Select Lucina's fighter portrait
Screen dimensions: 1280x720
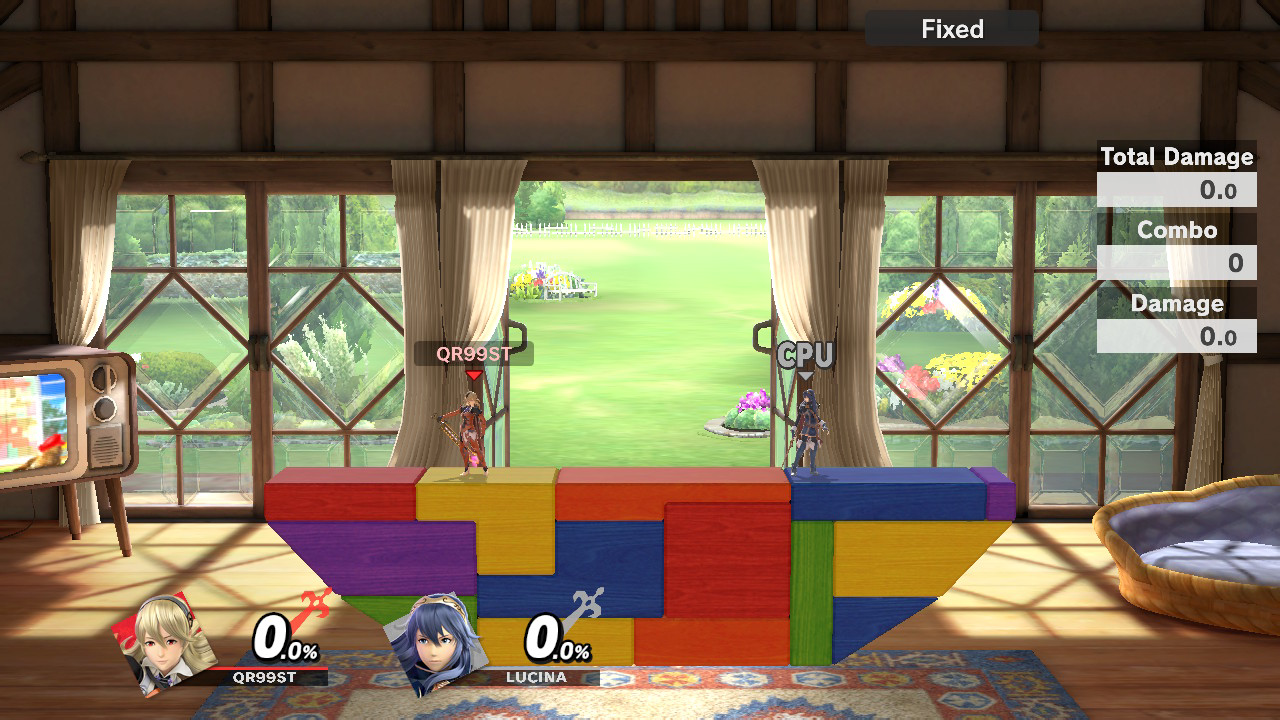[435, 641]
